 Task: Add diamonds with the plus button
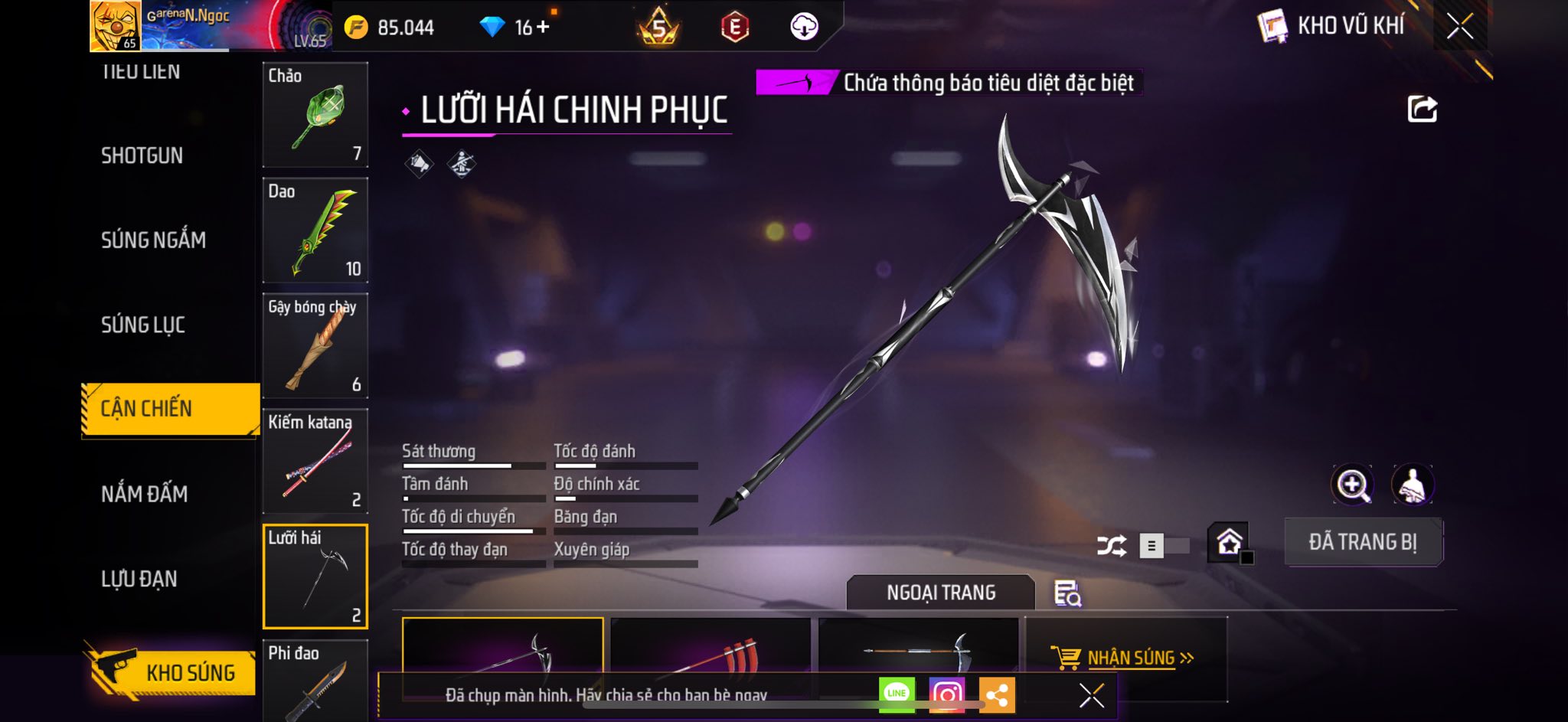point(543,28)
